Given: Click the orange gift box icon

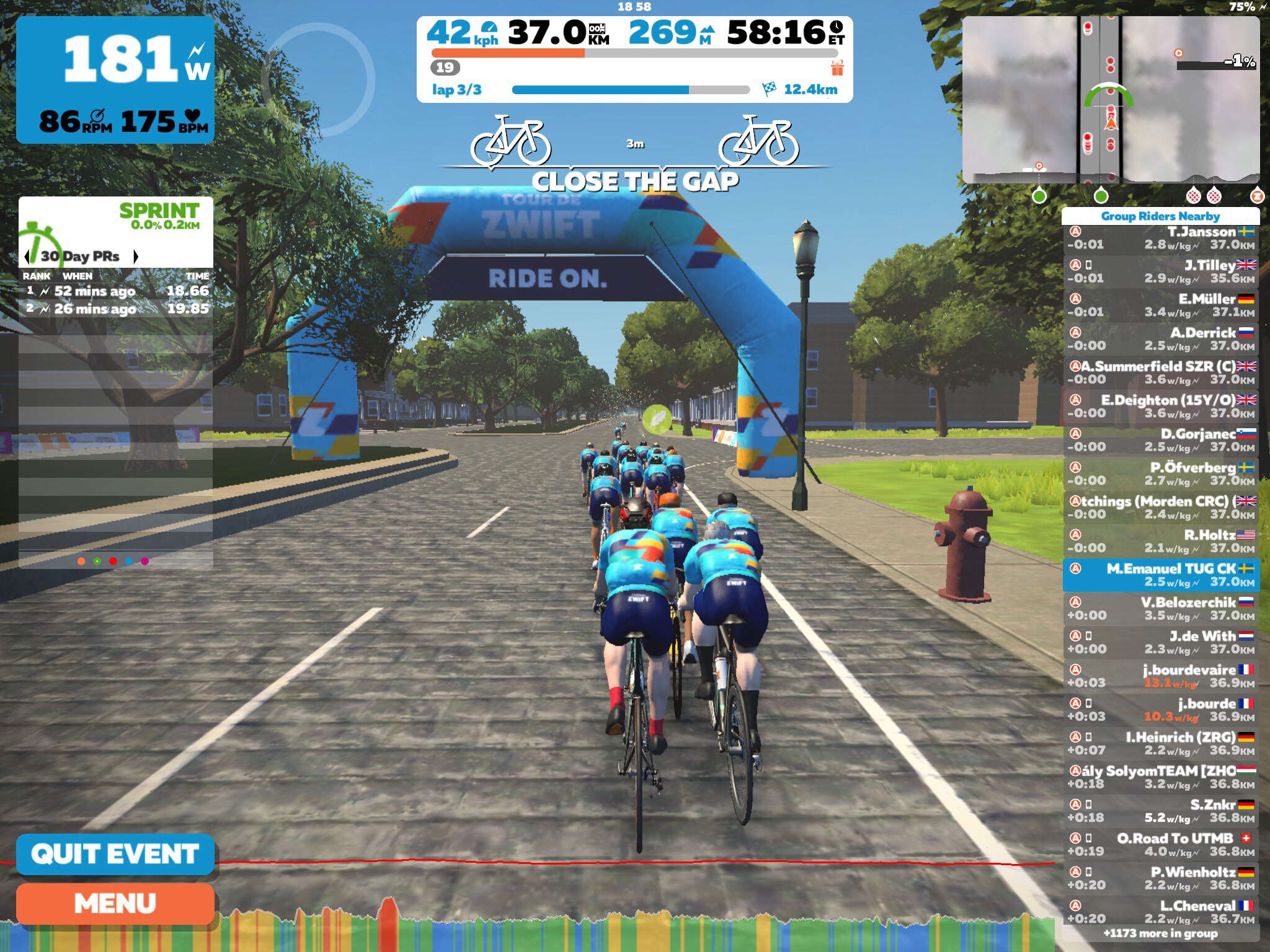Looking at the screenshot, I should coord(837,68).
